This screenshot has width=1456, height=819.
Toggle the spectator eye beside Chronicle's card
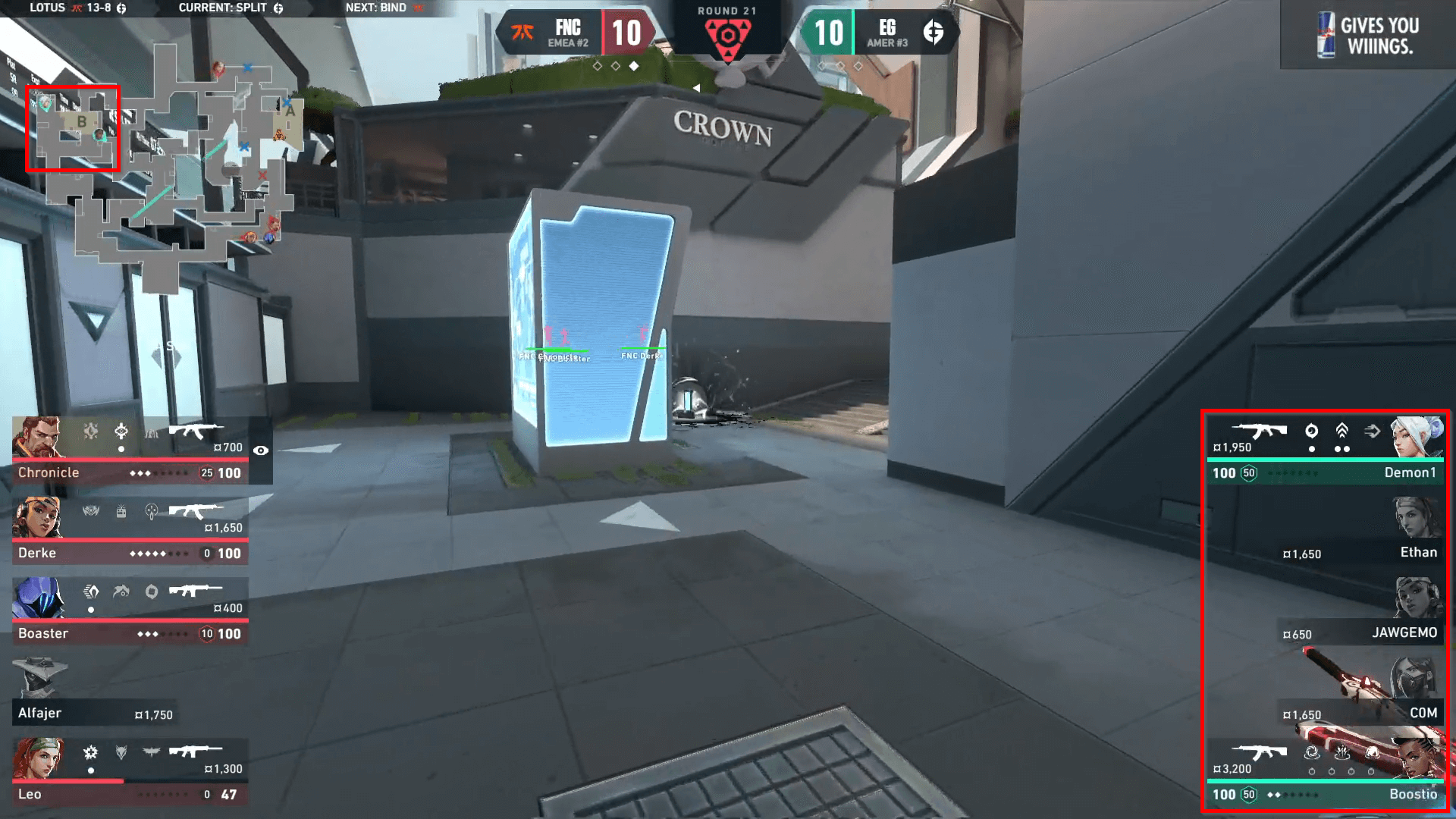[x=262, y=450]
